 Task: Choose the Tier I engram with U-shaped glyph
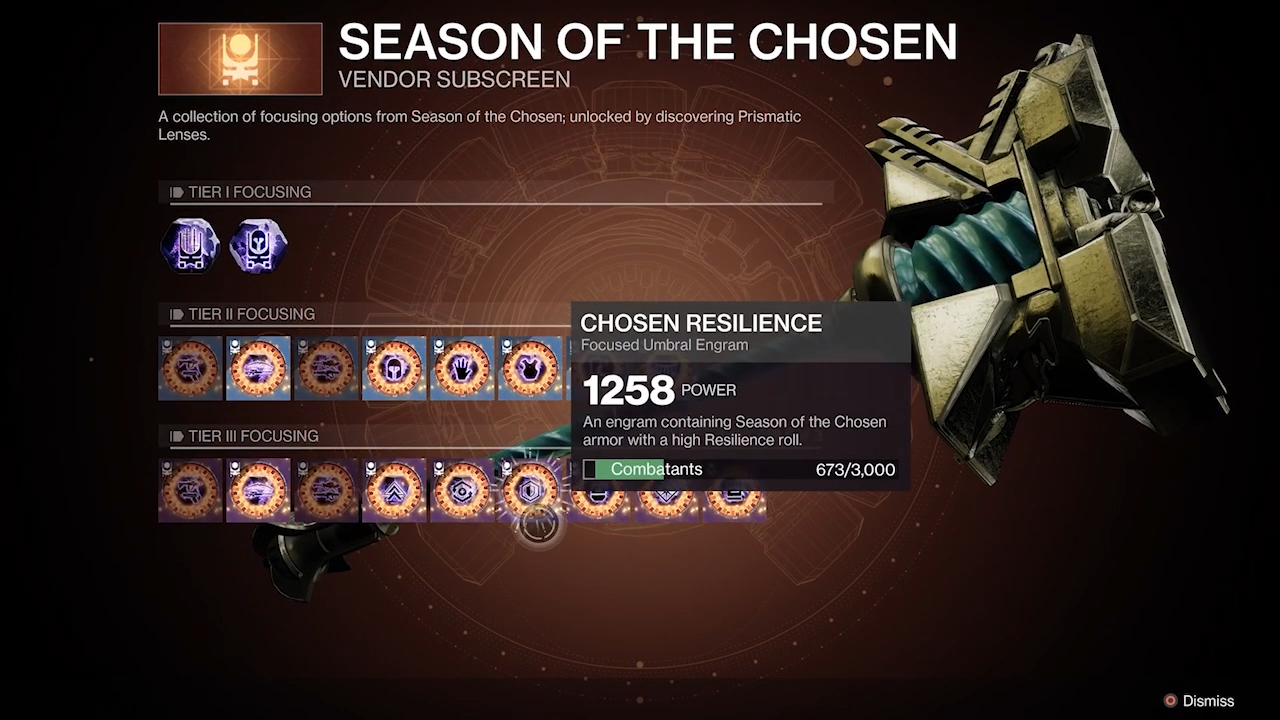coord(190,246)
